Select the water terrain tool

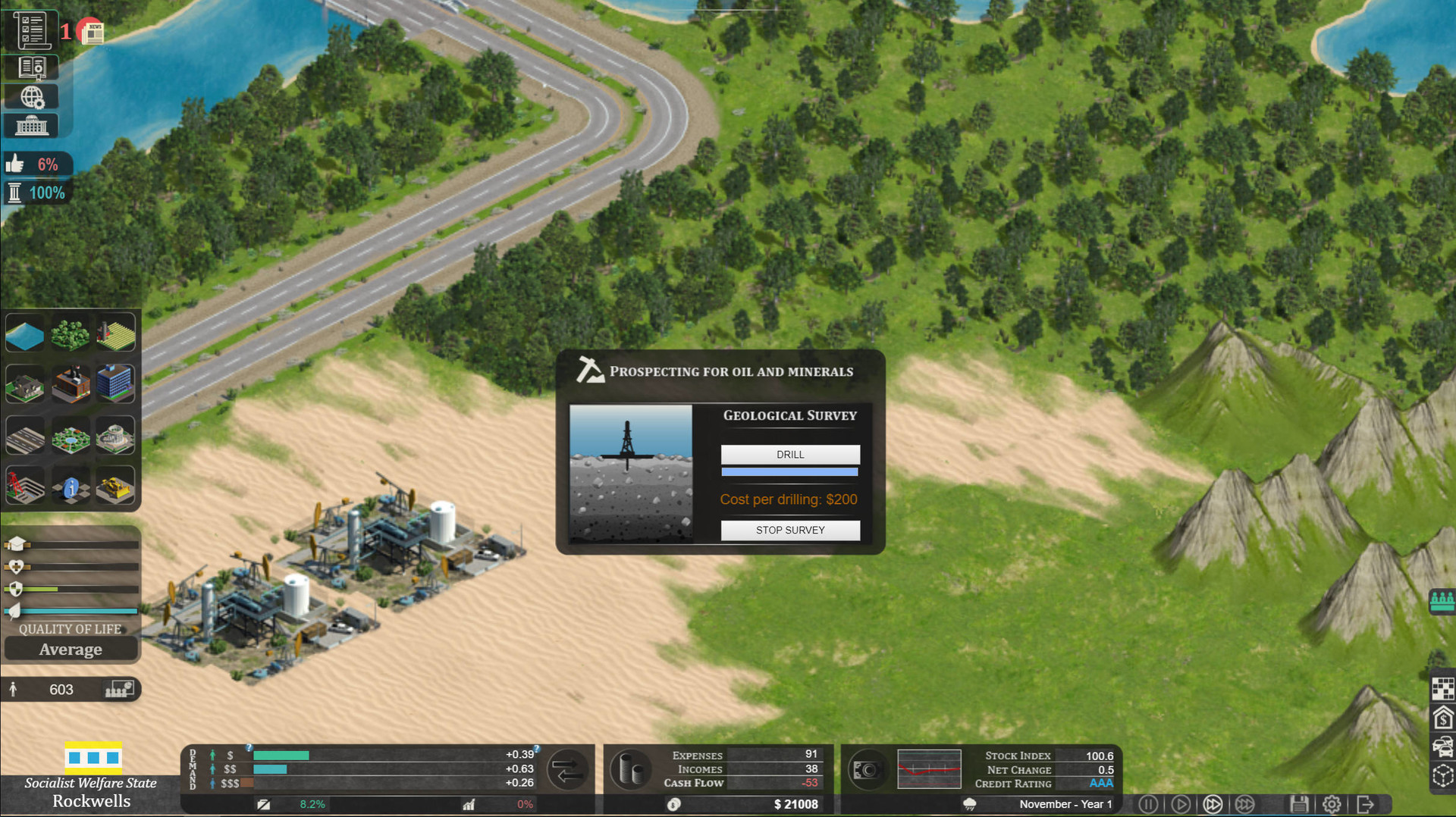(25, 333)
